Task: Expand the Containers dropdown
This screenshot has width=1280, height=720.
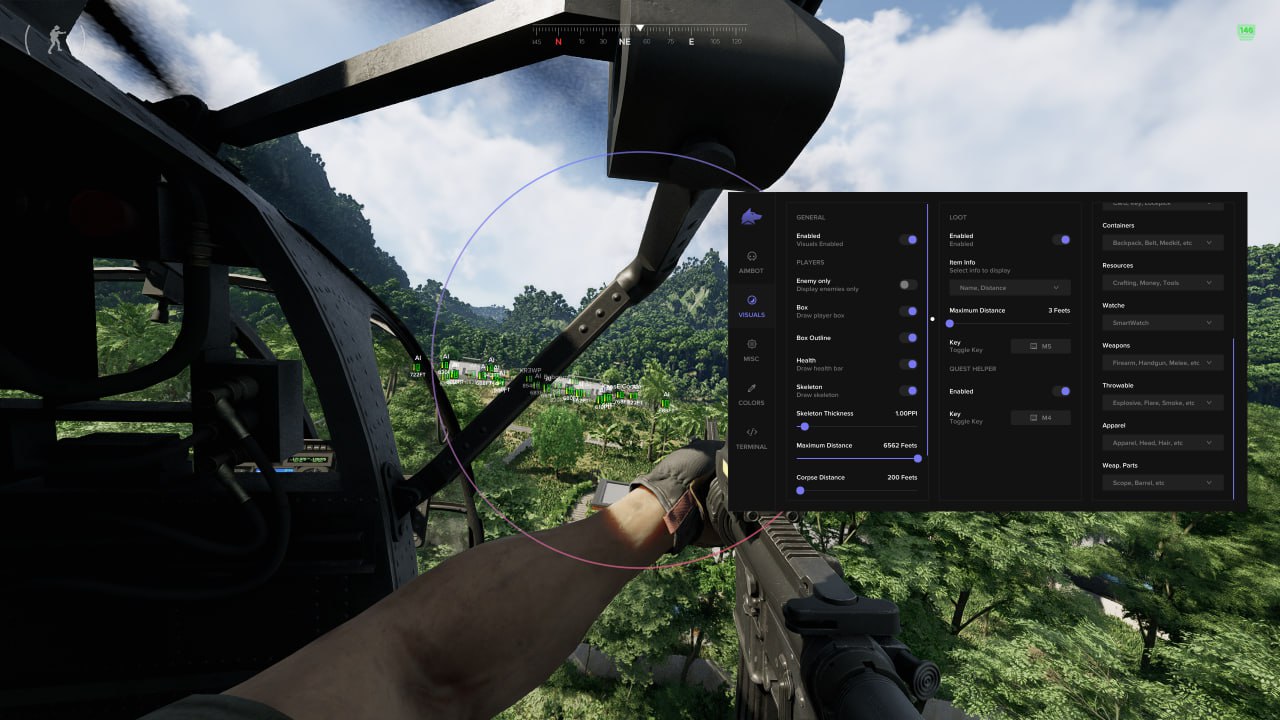Action: coord(1161,242)
